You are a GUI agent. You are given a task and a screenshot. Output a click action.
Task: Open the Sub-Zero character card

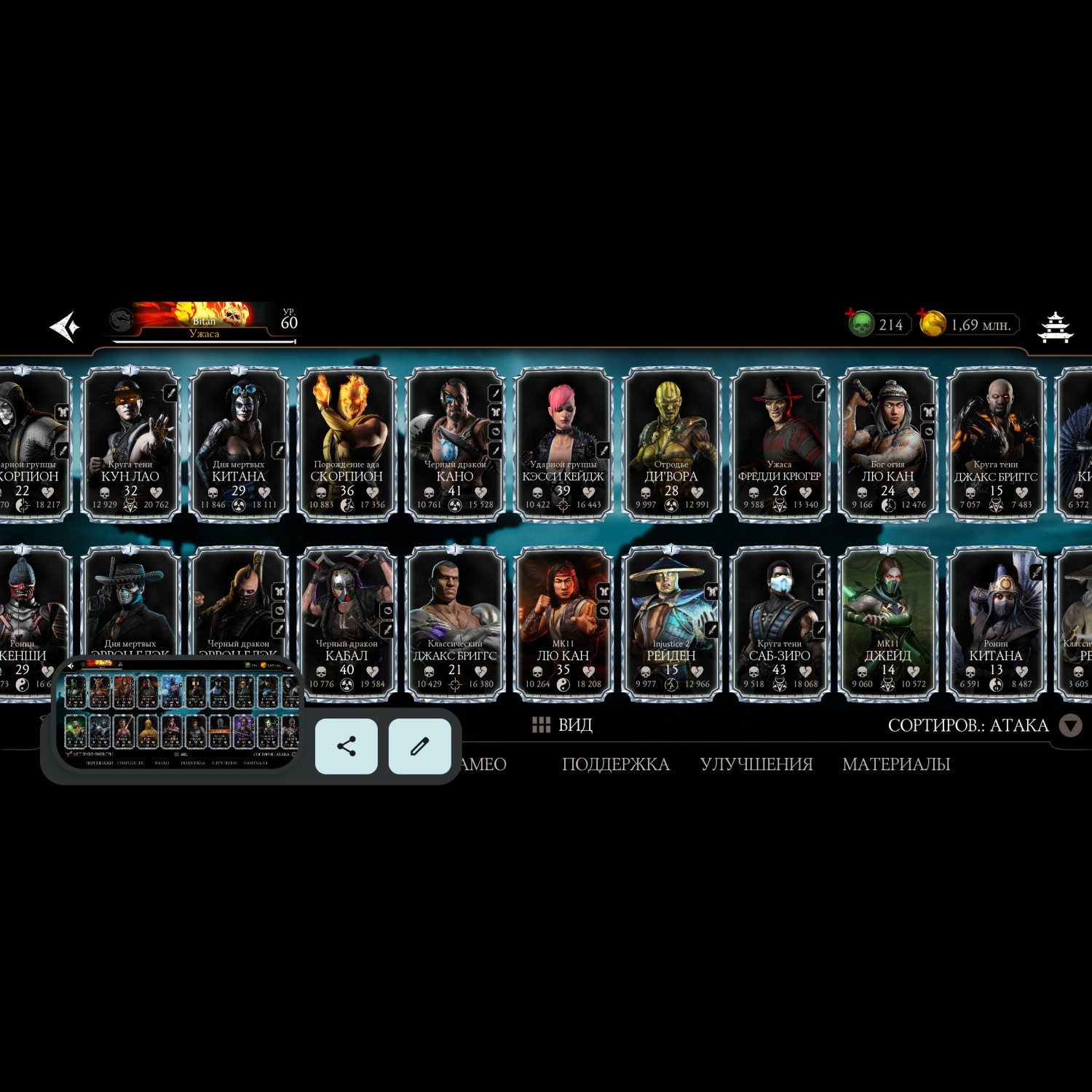pyautogui.click(x=779, y=624)
